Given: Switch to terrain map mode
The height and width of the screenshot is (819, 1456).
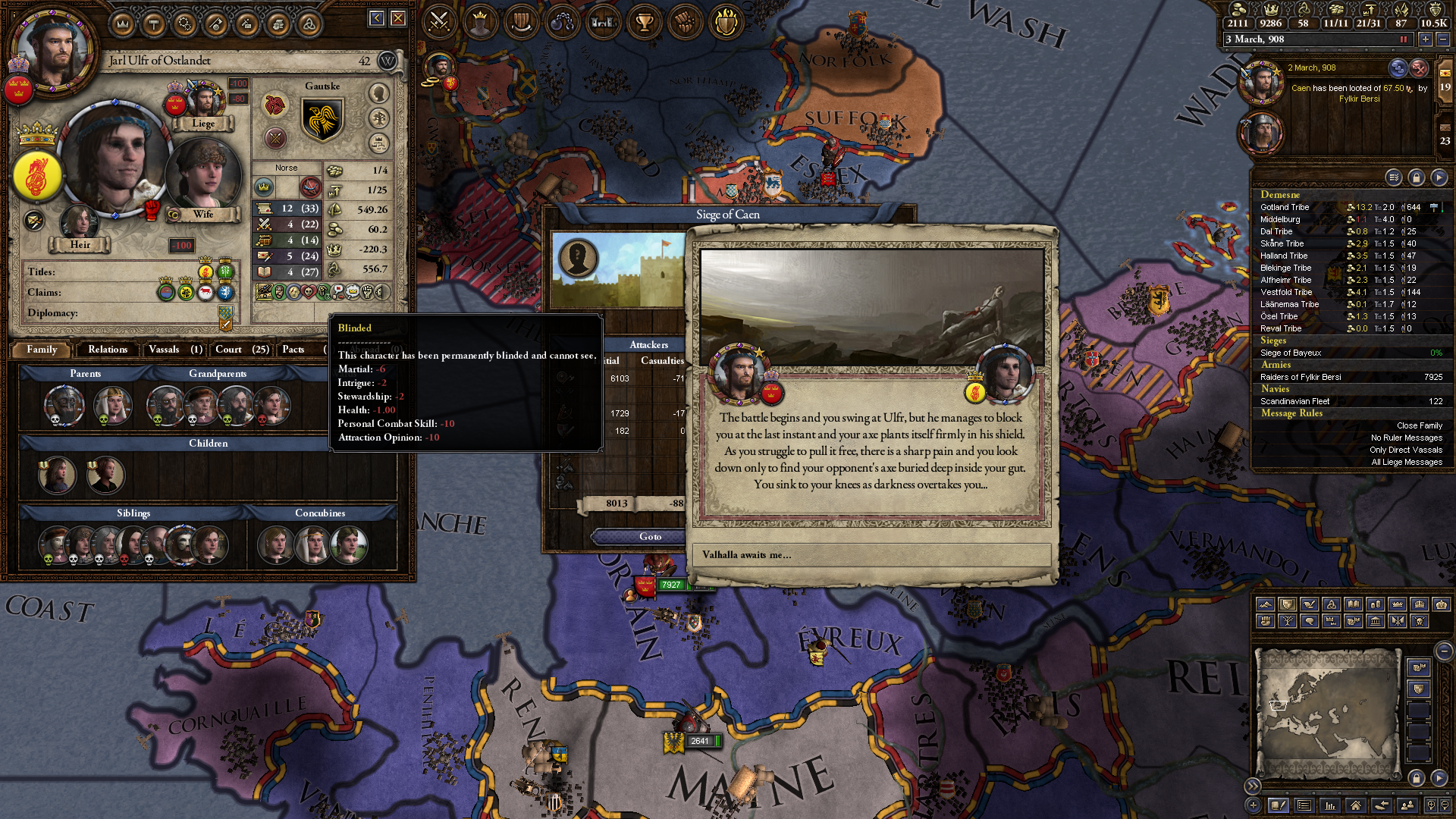Looking at the screenshot, I should click(x=1264, y=604).
